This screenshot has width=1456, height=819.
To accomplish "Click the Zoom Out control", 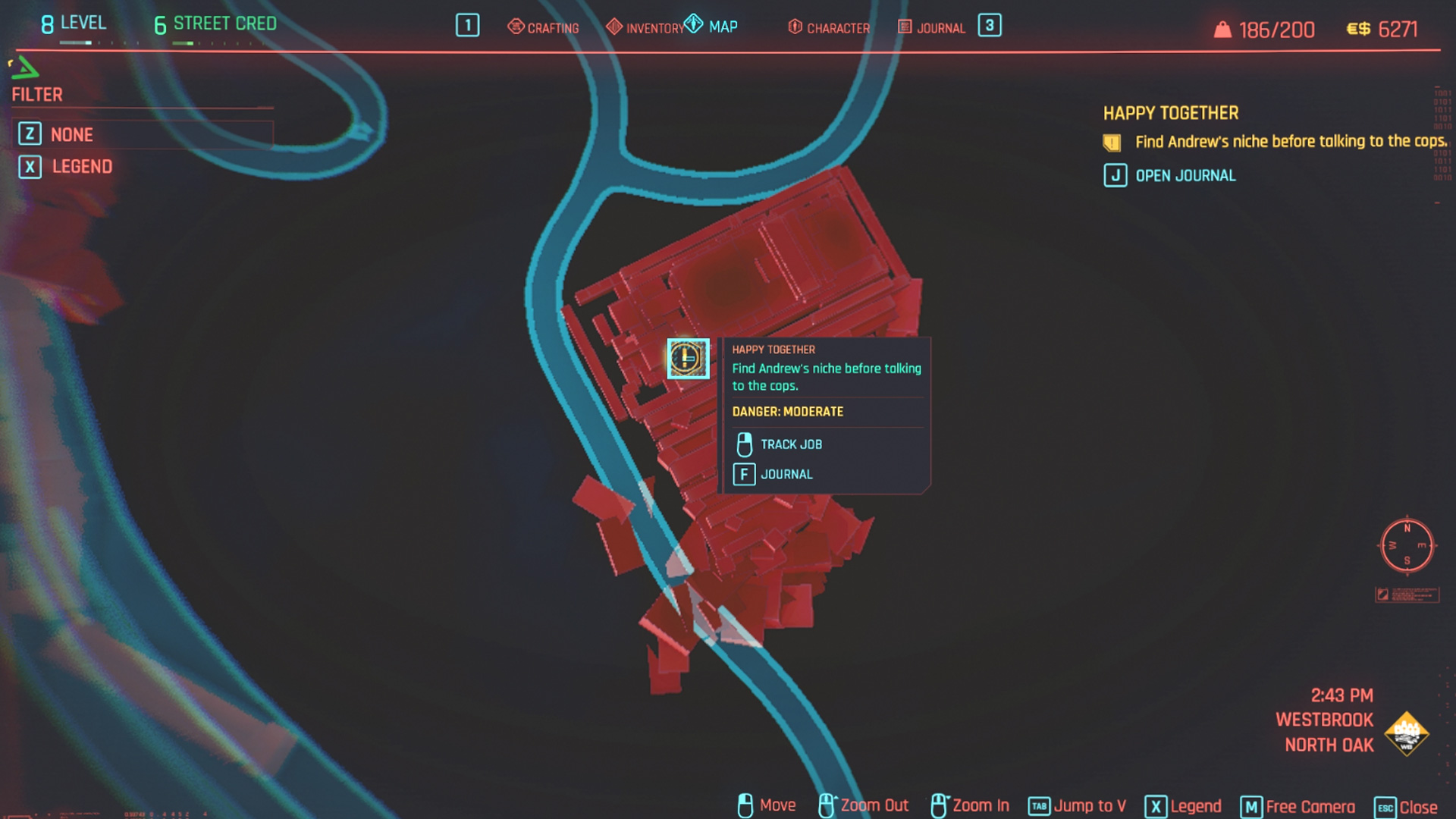I will pyautogui.click(x=864, y=805).
